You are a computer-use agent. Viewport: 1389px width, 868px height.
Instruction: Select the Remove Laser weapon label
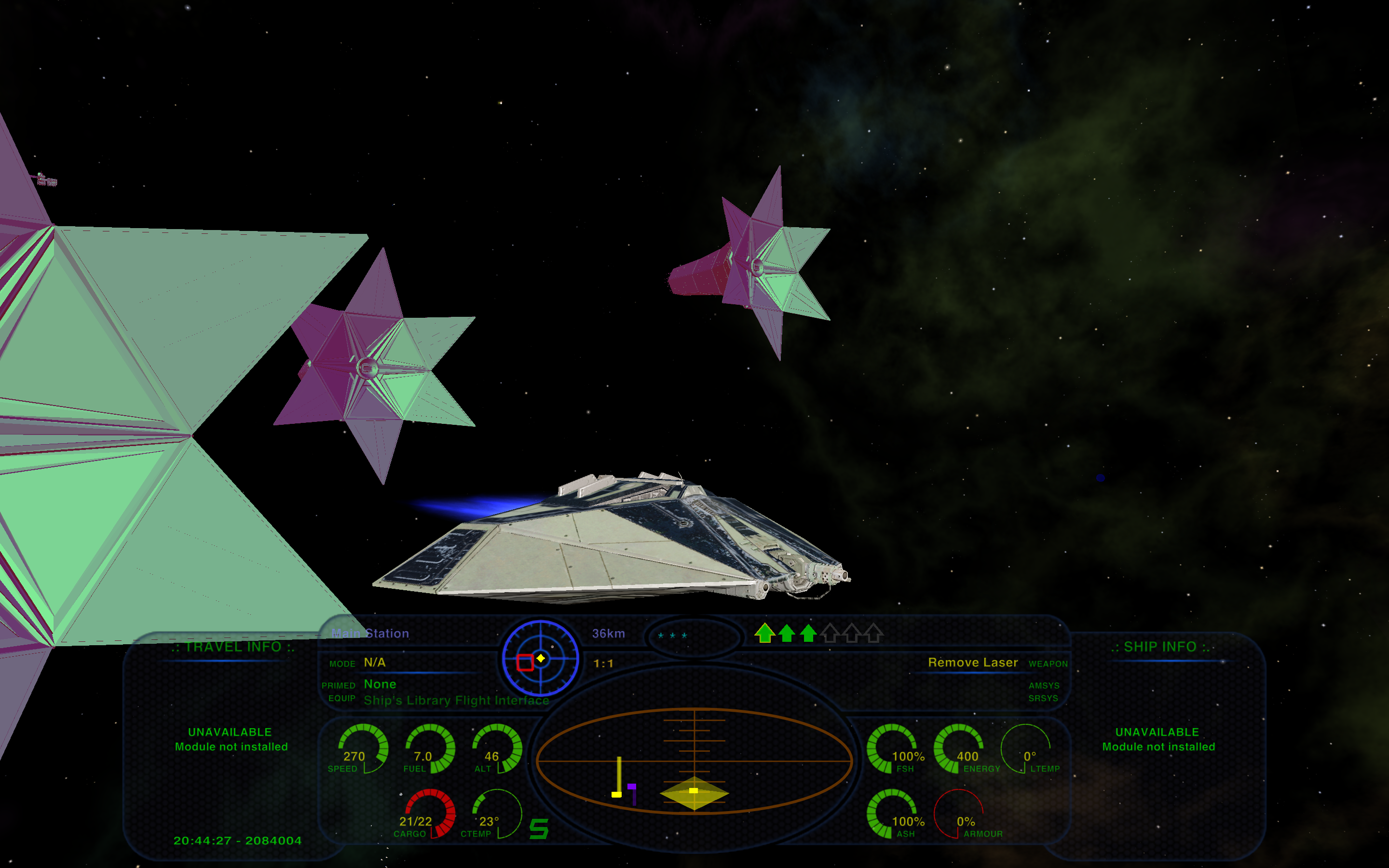point(972,663)
